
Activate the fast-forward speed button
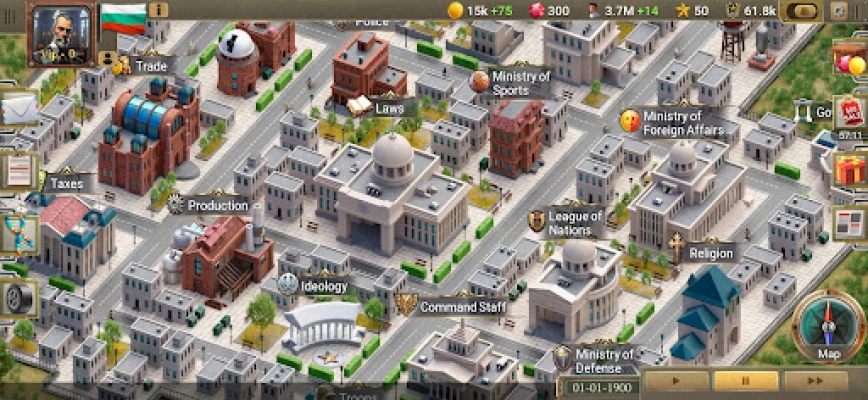[x=815, y=381]
